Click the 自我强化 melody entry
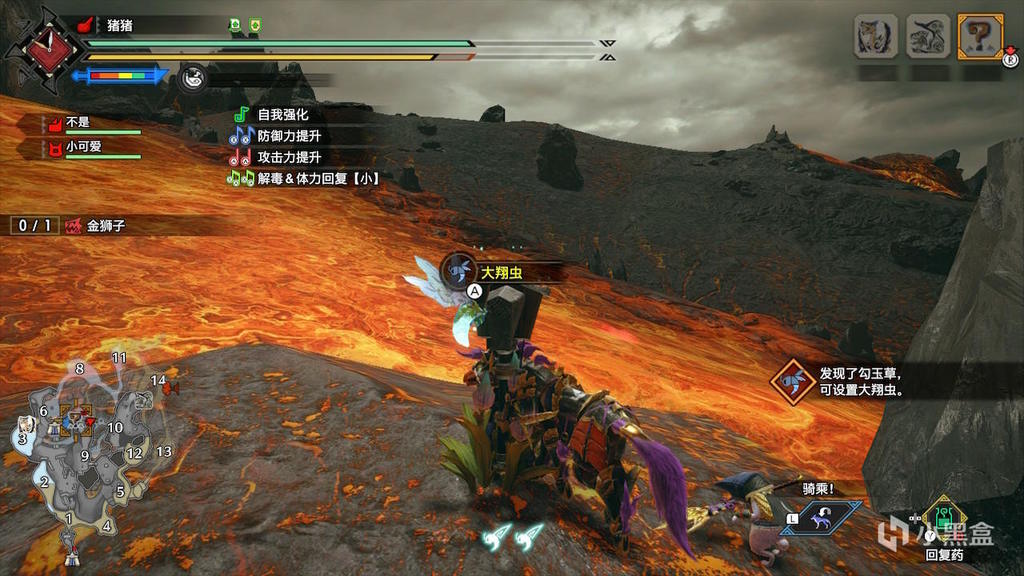 tap(282, 115)
